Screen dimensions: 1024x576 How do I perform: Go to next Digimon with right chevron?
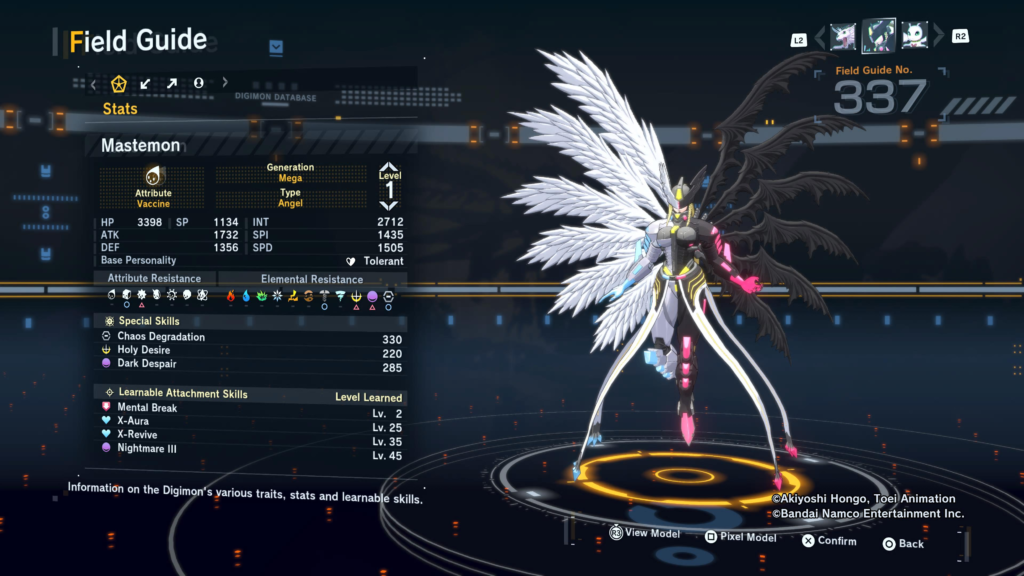[938, 37]
